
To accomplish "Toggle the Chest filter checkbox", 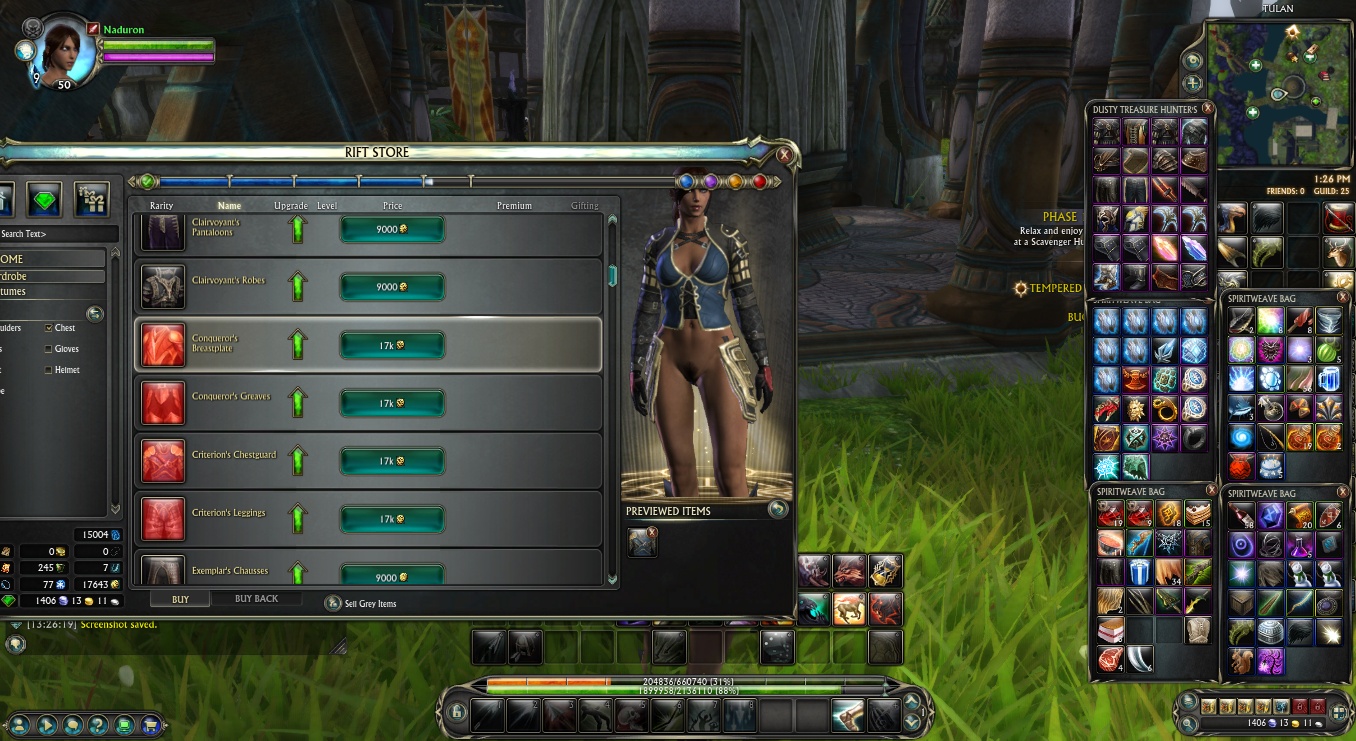I will pyautogui.click(x=49, y=328).
